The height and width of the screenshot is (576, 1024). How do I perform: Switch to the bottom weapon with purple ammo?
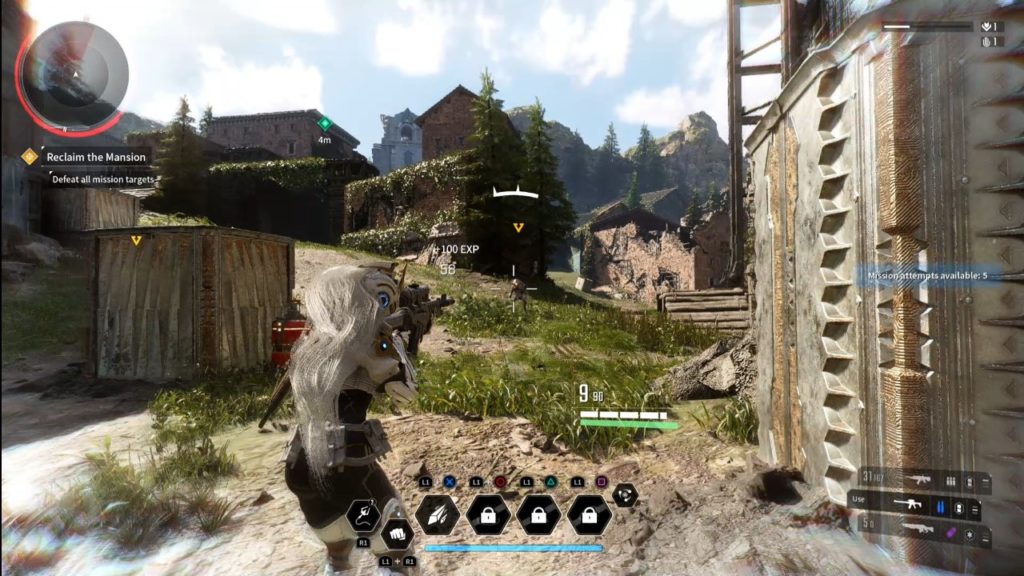(x=920, y=528)
